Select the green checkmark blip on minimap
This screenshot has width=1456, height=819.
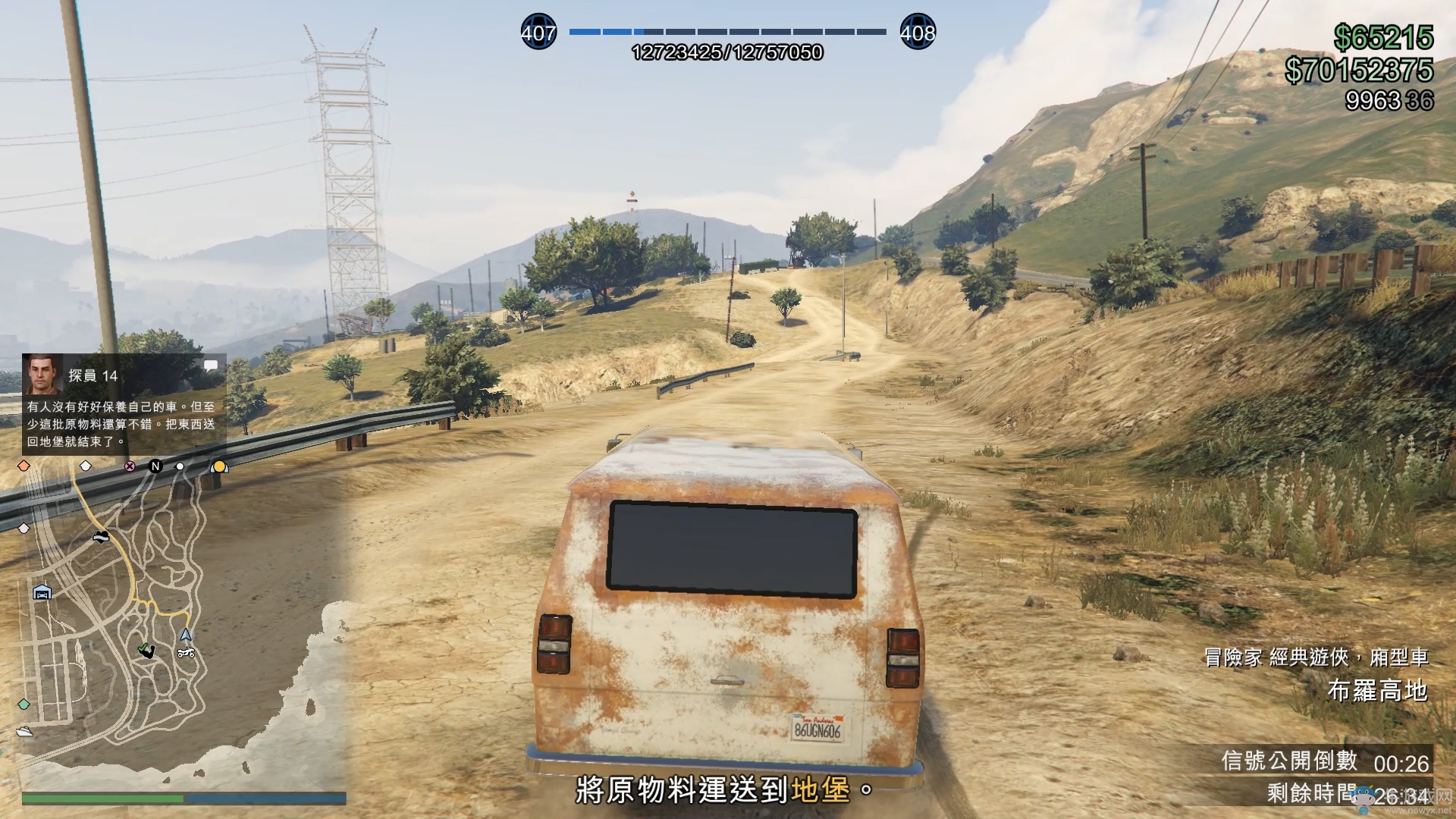pos(145,650)
